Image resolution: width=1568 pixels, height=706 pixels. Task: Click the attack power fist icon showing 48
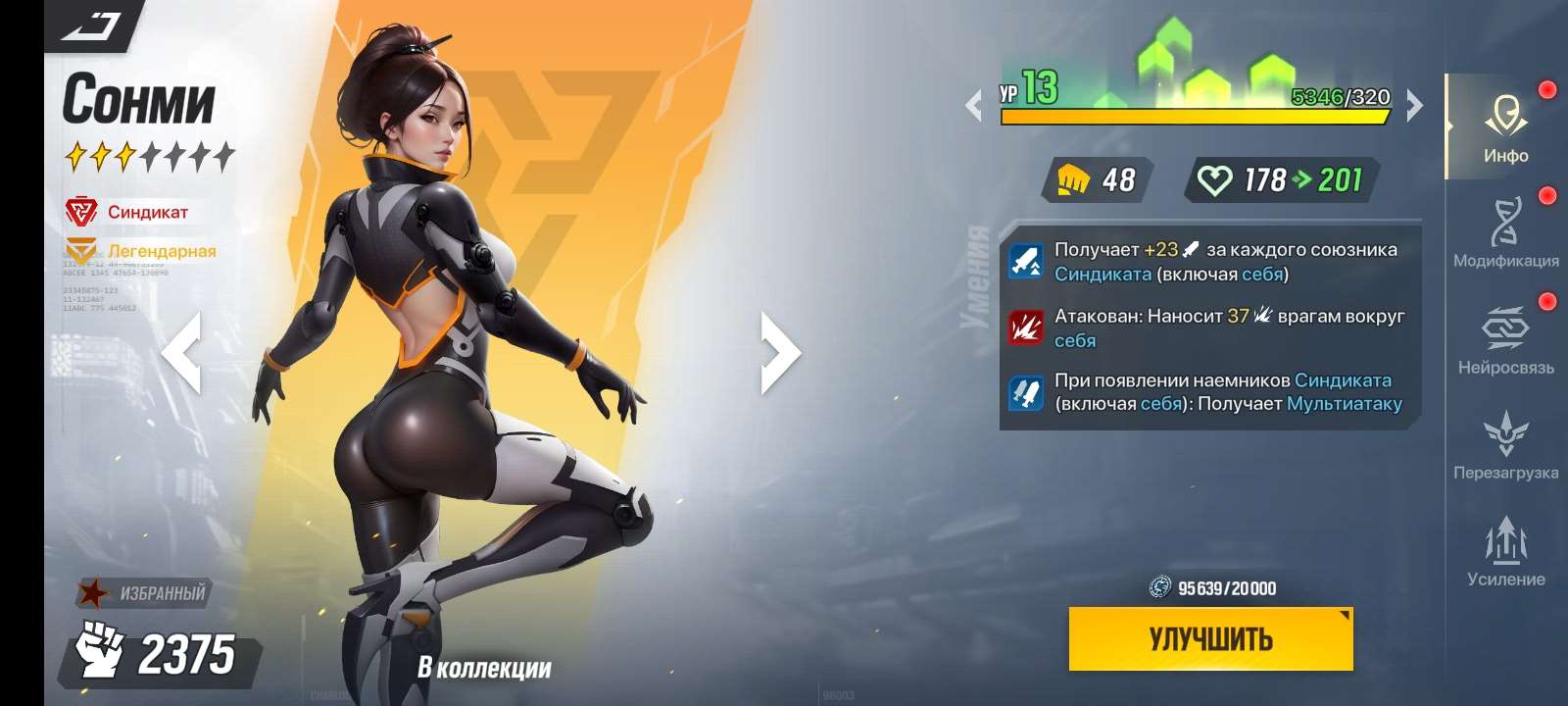click(x=1076, y=179)
